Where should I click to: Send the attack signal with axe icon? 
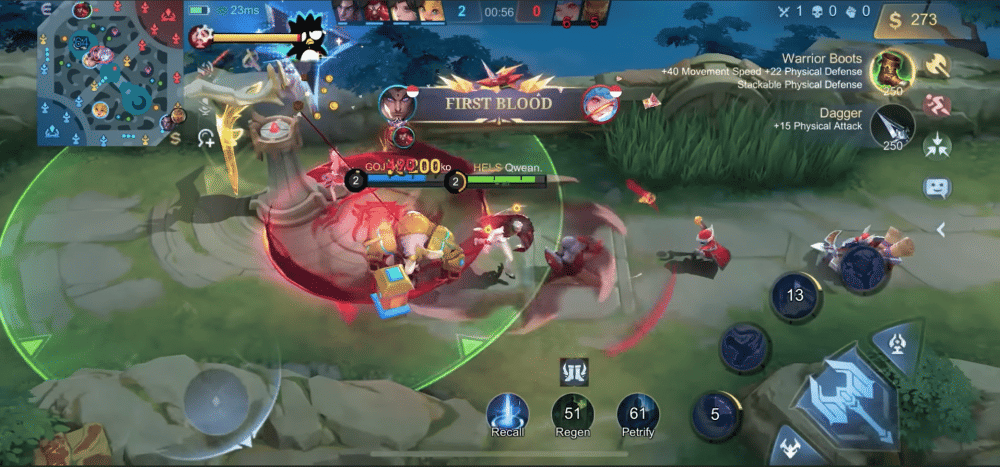[x=937, y=65]
